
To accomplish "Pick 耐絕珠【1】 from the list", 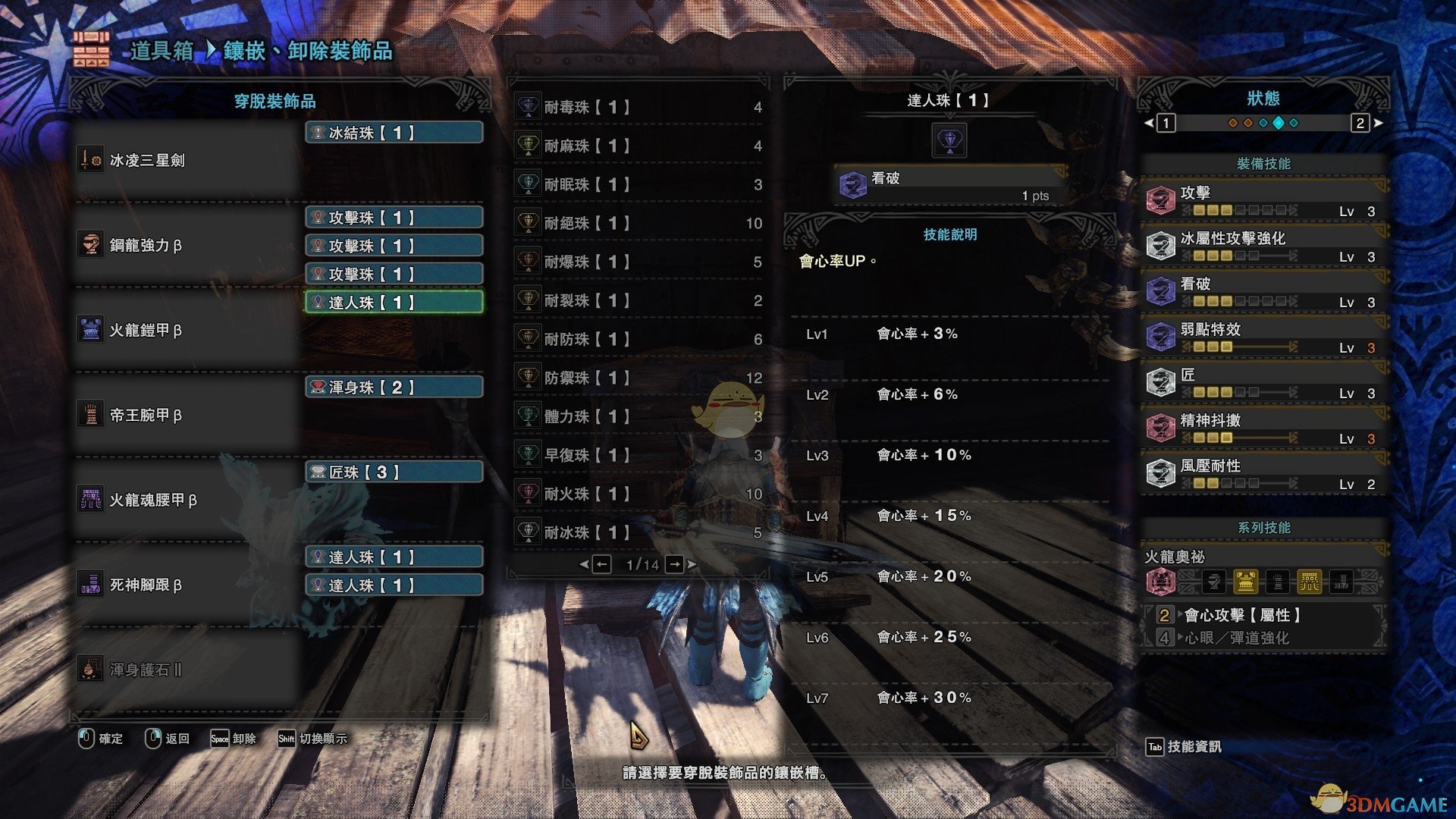I will pos(639,223).
